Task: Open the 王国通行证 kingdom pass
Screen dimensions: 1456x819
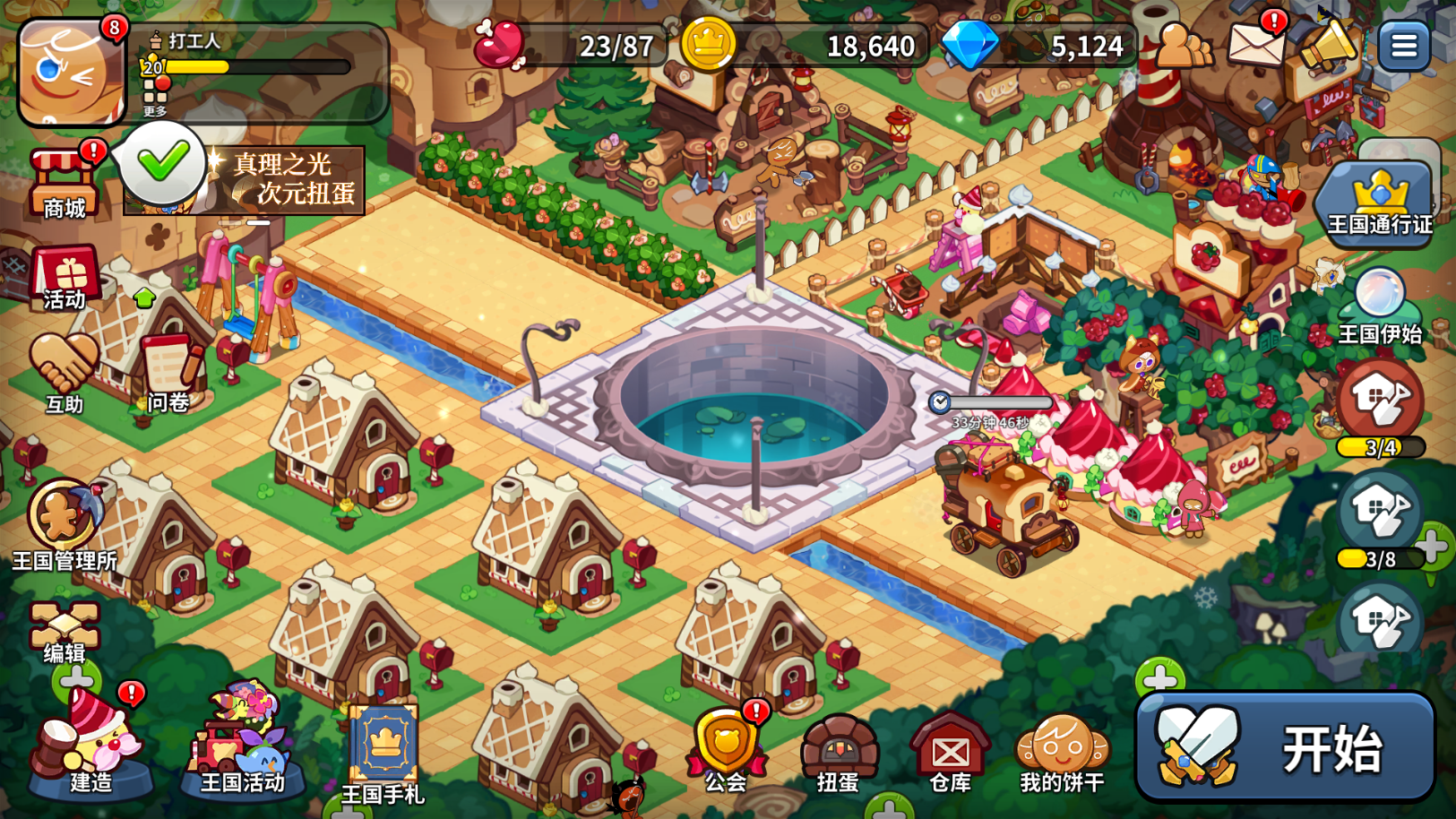Action: pyautogui.click(x=1379, y=202)
